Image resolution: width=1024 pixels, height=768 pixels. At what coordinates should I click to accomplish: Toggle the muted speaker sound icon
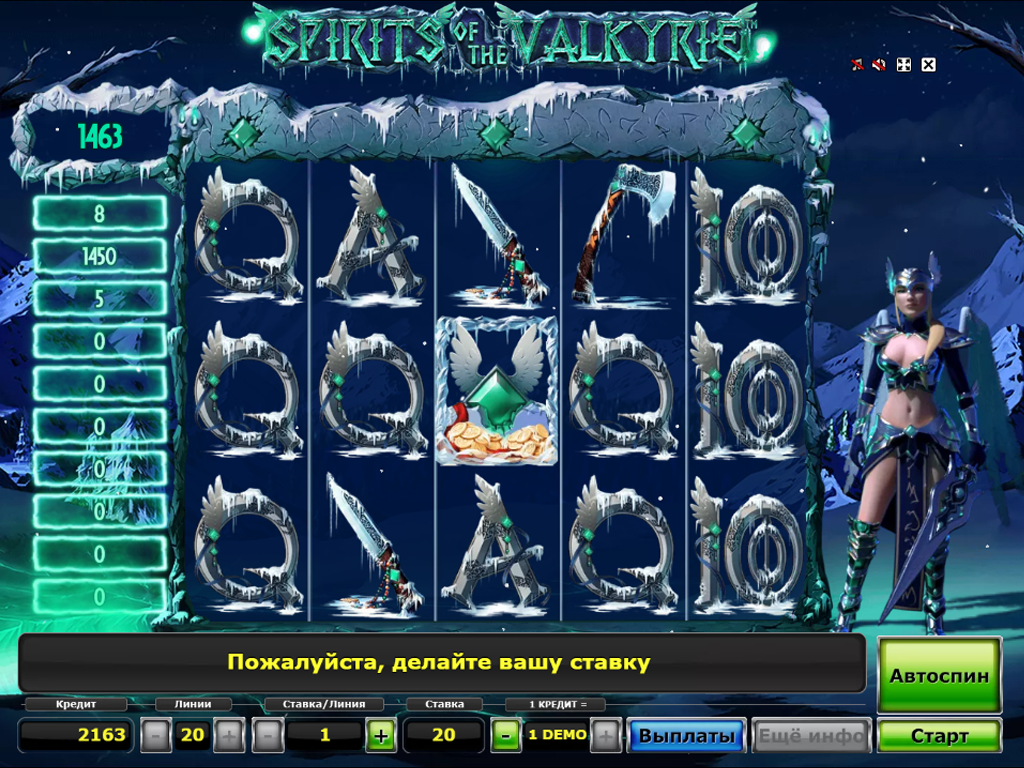pos(879,65)
